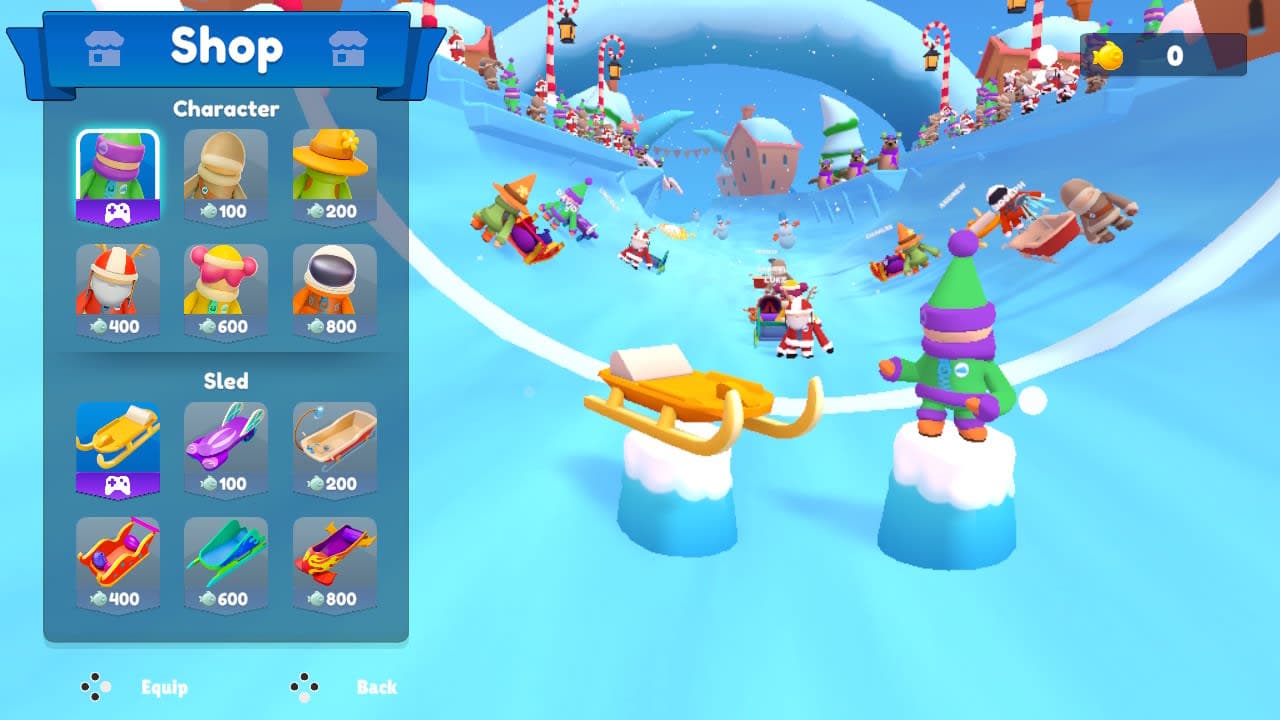
Task: Select the purple flame sled costing 800
Action: (x=335, y=555)
